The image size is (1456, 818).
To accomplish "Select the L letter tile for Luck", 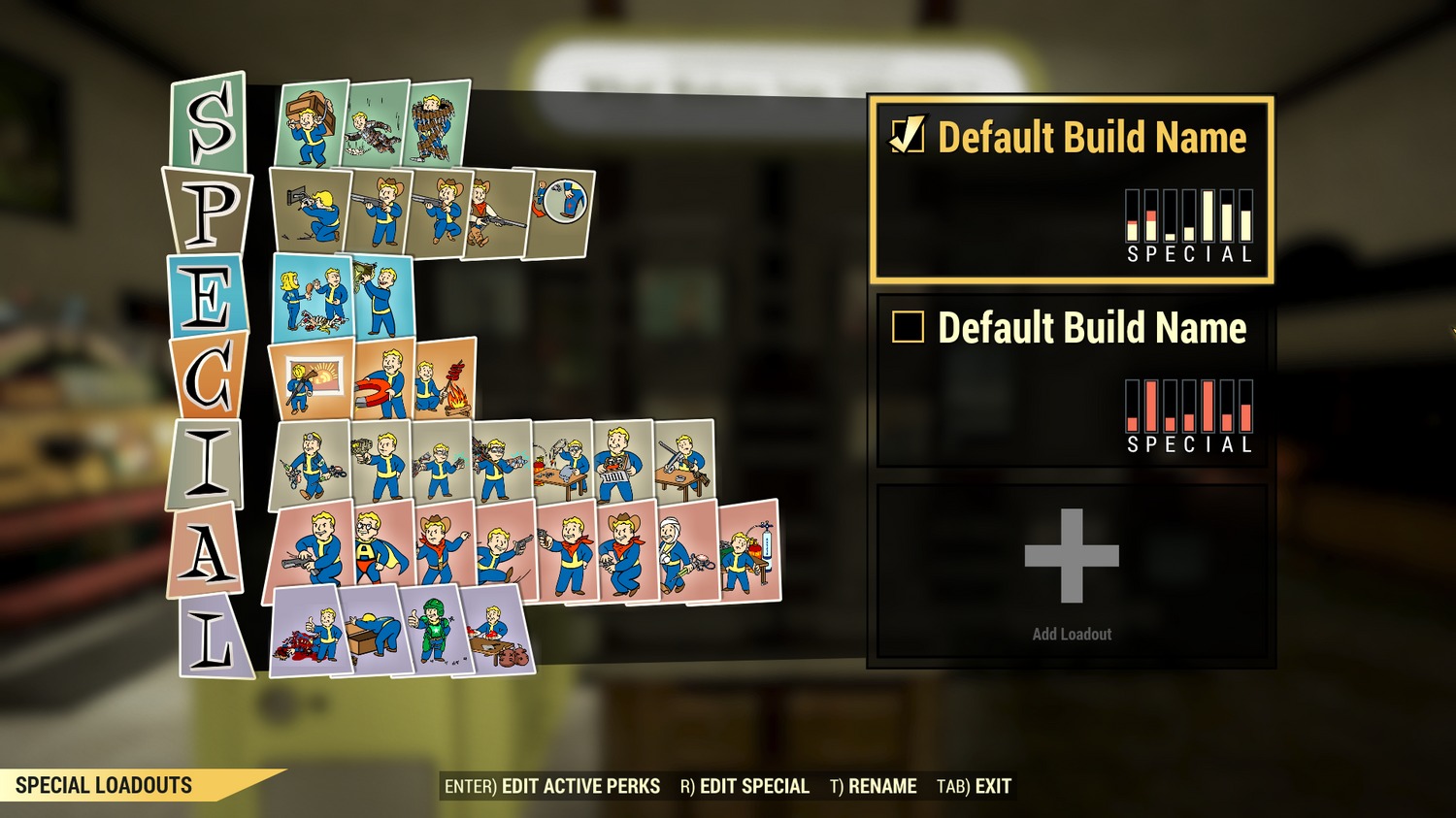I will click(x=212, y=636).
